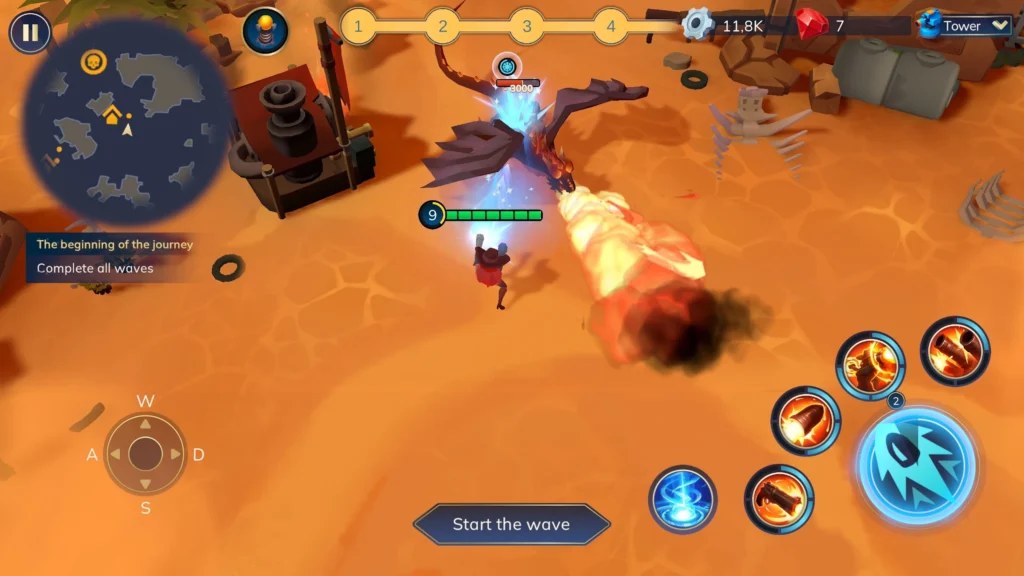The height and width of the screenshot is (576, 1024).
Task: Click the skull marker on the minimap
Action: (x=93, y=63)
